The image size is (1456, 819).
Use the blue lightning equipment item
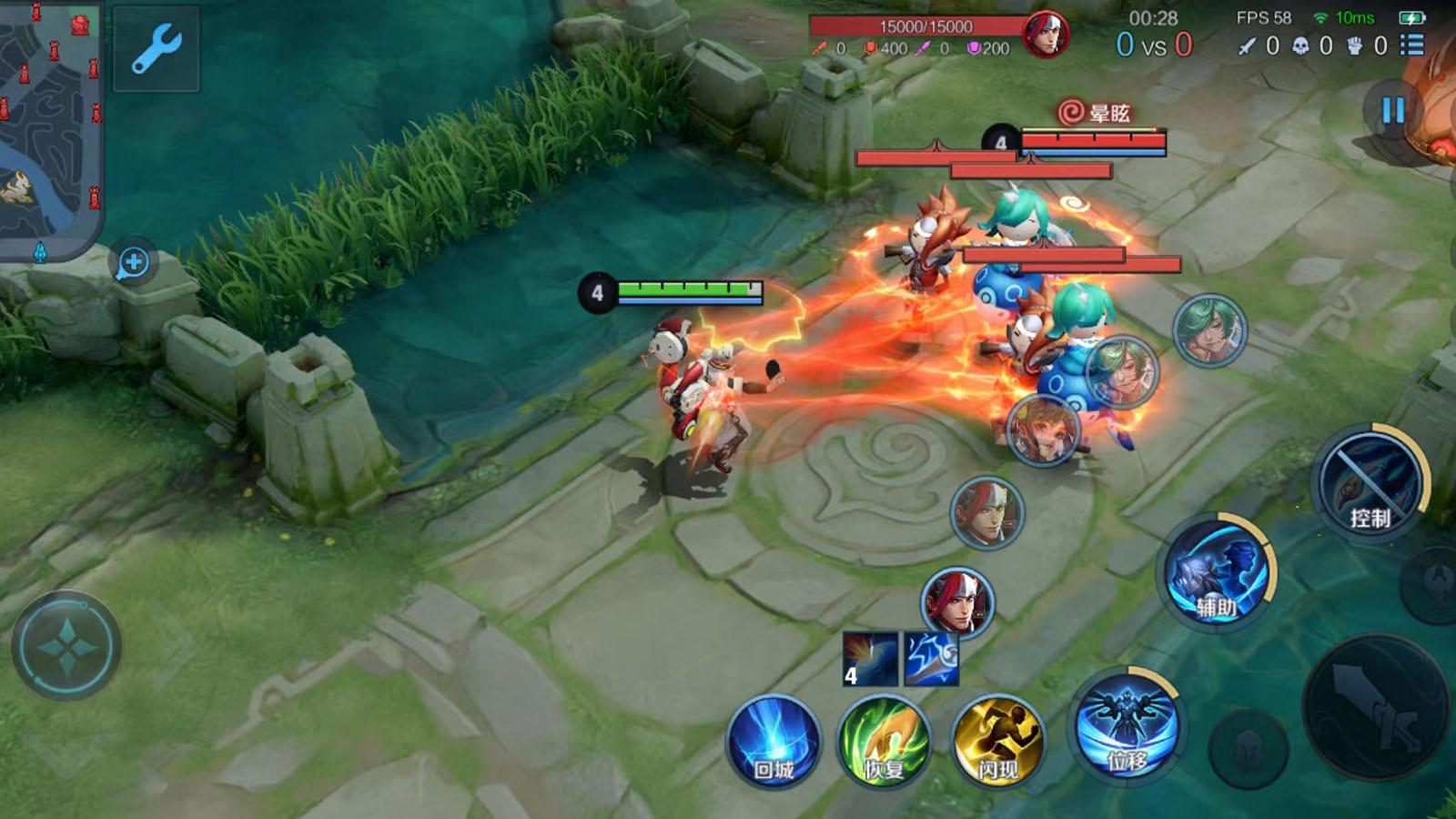pos(930,659)
